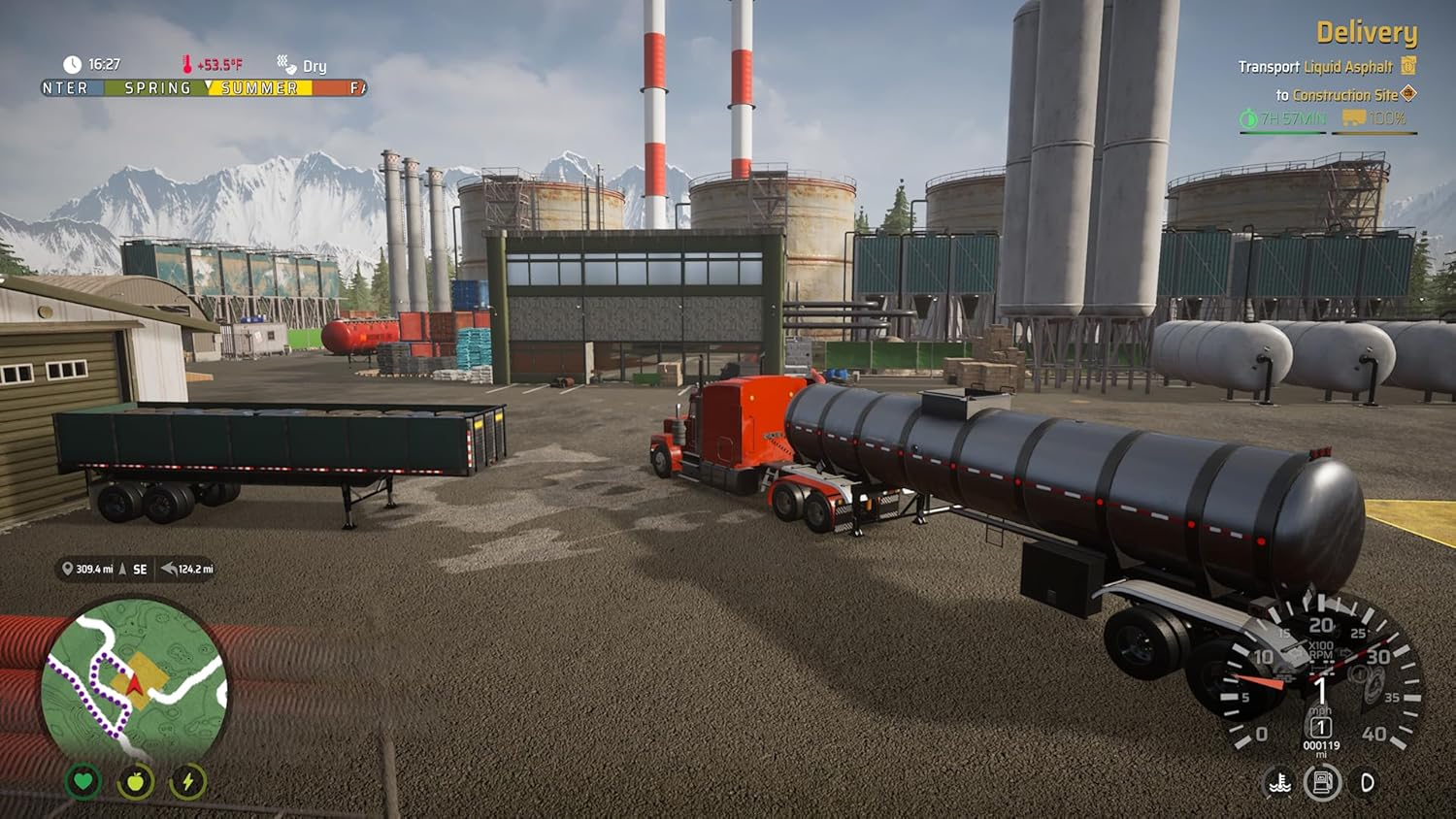Viewport: 1456px width, 819px height.
Task: Open the Dry weather condition icon
Action: pos(285,63)
